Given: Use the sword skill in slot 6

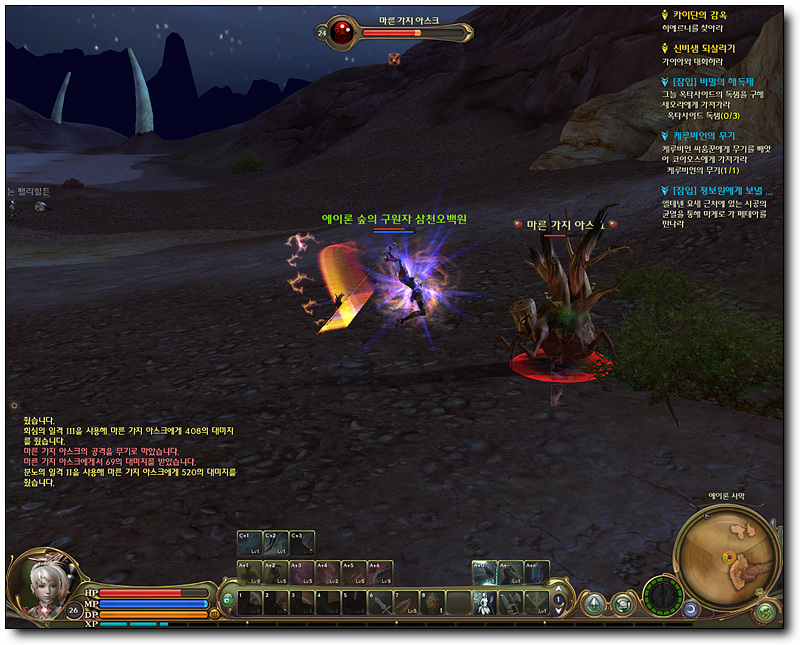Looking at the screenshot, I should point(380,603).
